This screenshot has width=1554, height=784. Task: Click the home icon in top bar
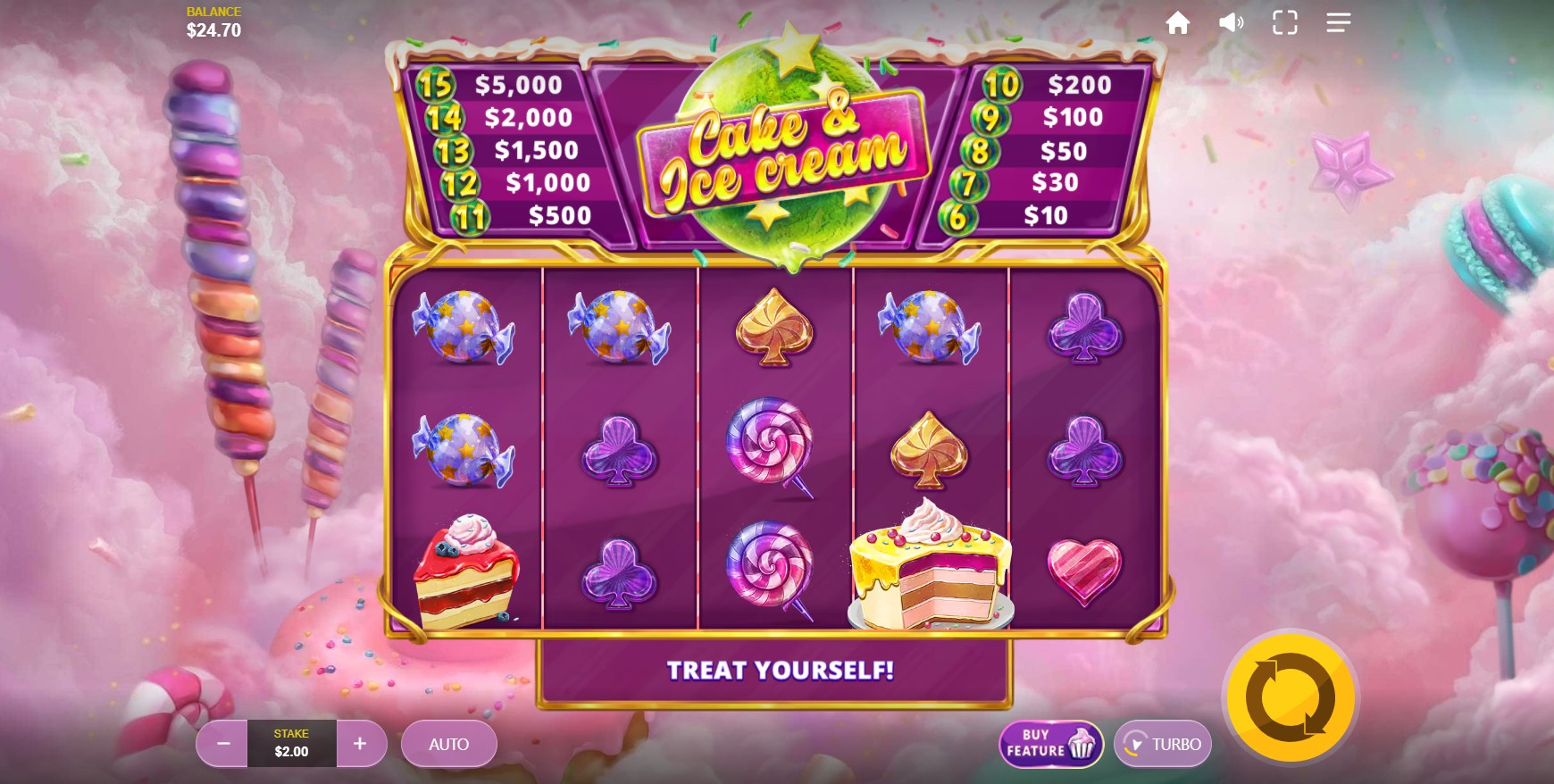click(1178, 22)
